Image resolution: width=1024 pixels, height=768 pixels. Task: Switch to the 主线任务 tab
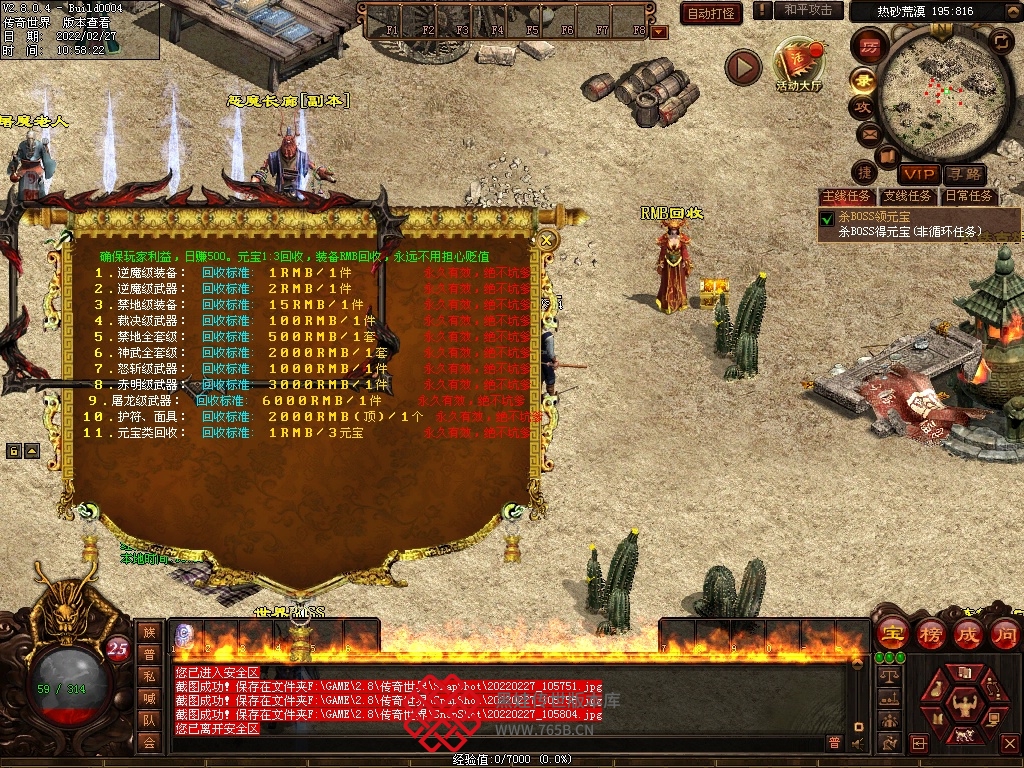click(846, 197)
